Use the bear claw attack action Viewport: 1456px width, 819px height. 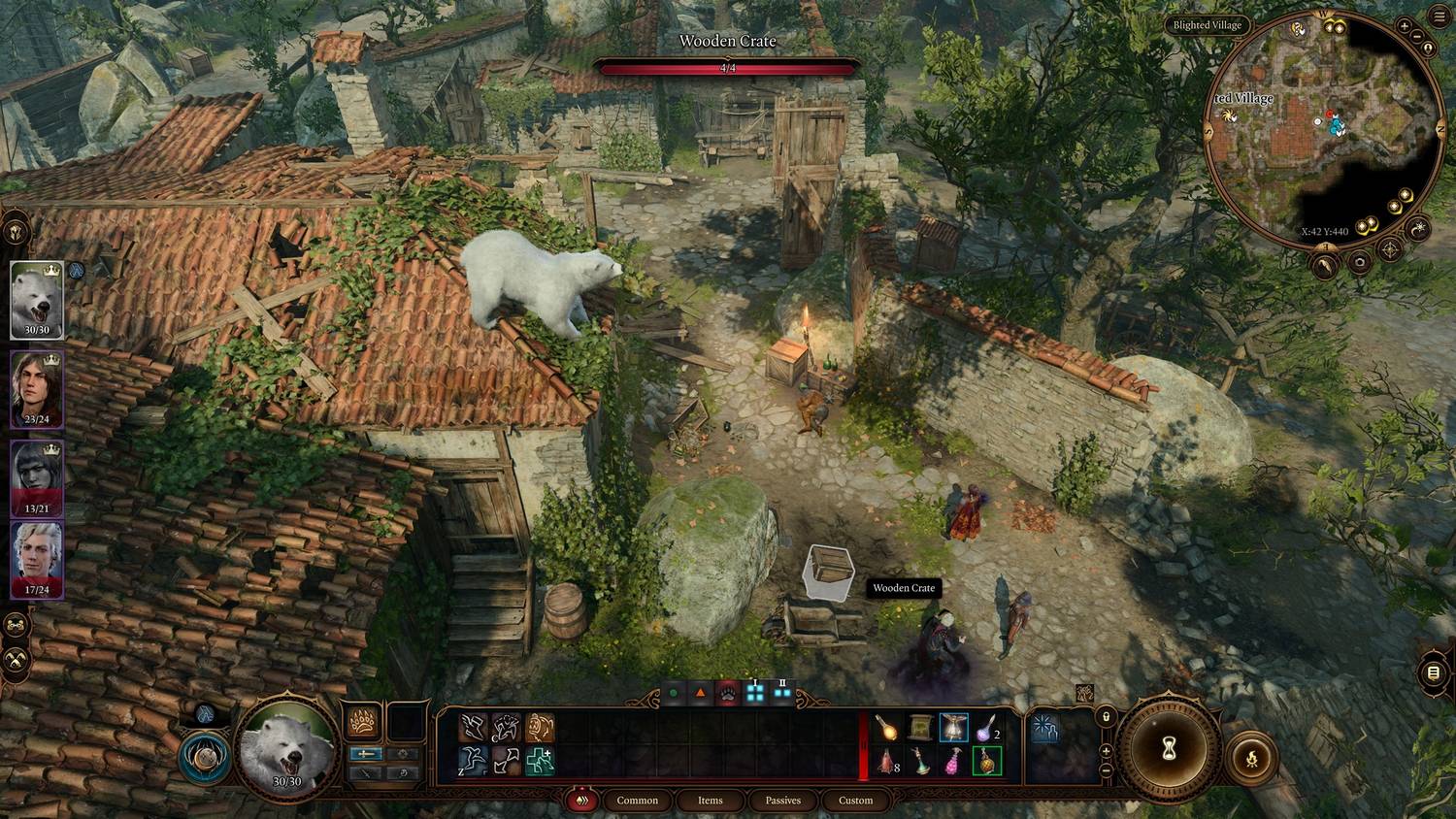[x=362, y=724]
